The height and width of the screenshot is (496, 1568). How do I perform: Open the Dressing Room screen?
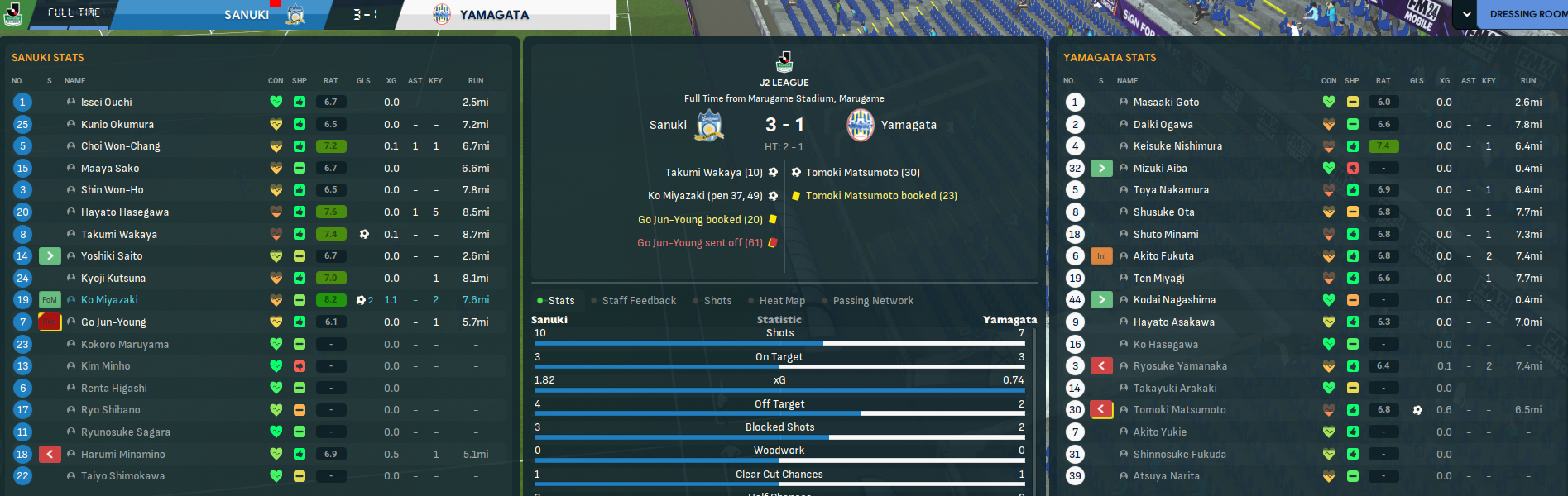click(1527, 14)
